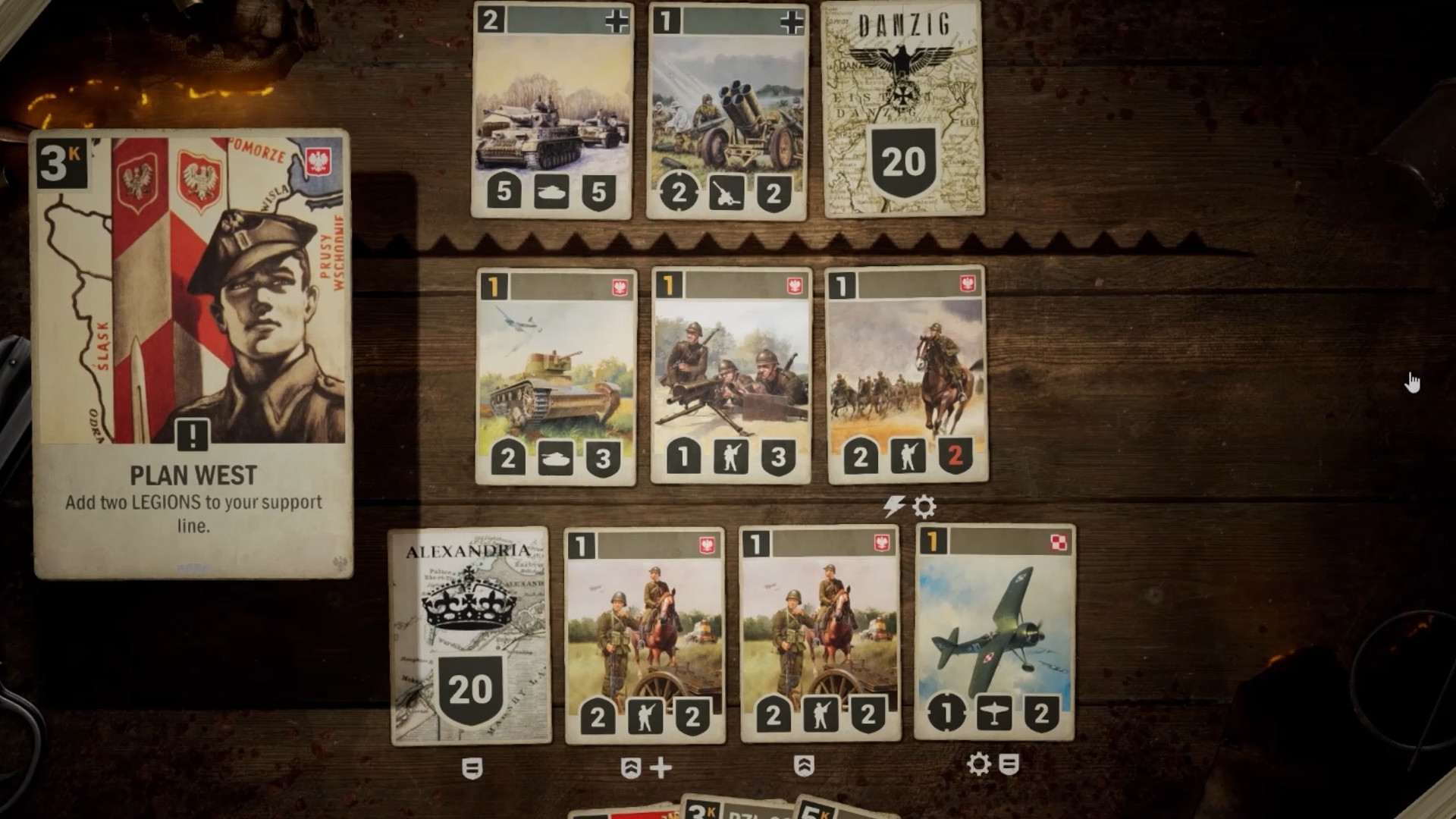Click the chevrons-plus icon below the first cavalry card
The height and width of the screenshot is (819, 1456).
point(648,767)
